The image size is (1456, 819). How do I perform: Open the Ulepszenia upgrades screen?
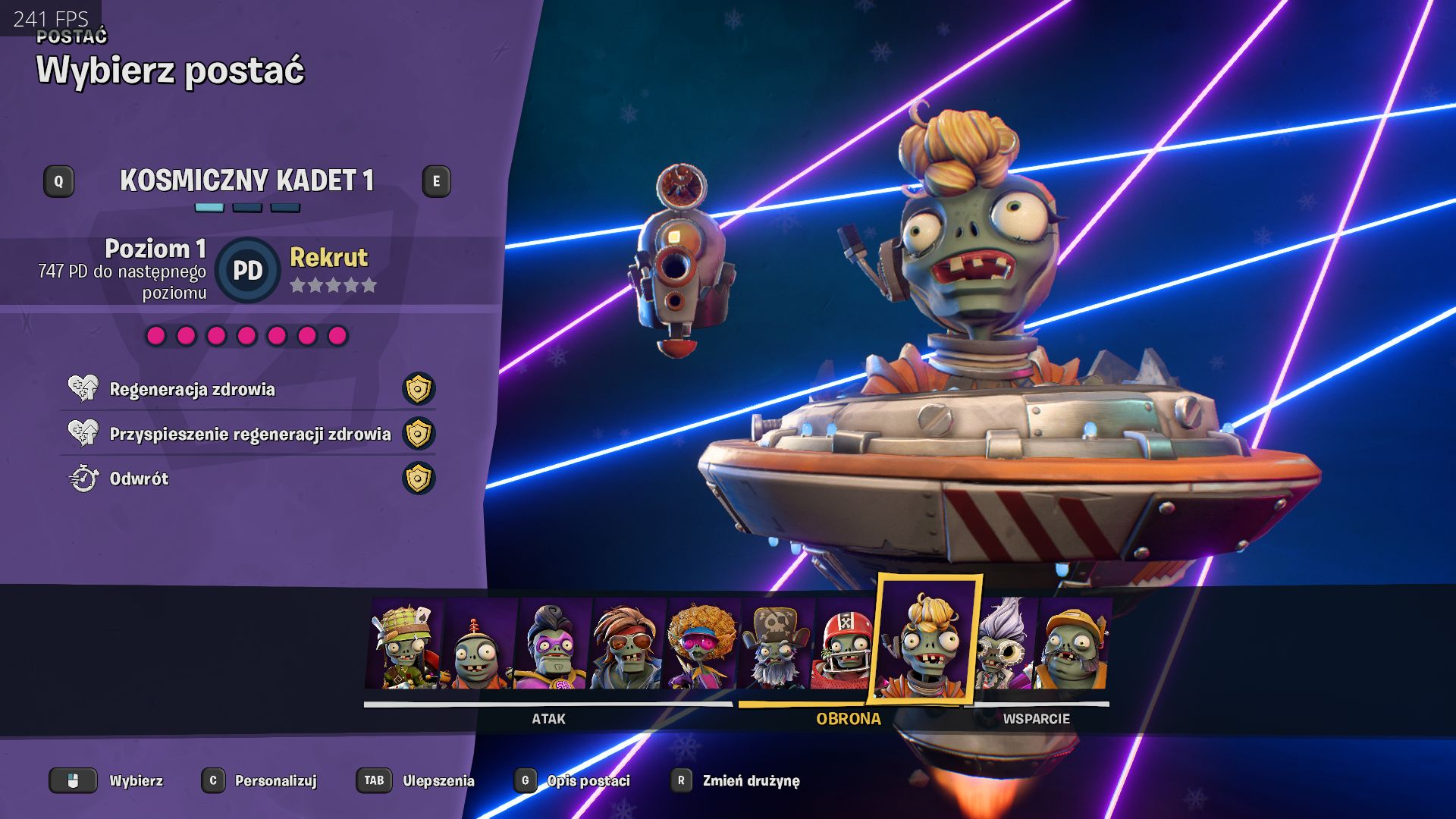pyautogui.click(x=438, y=780)
